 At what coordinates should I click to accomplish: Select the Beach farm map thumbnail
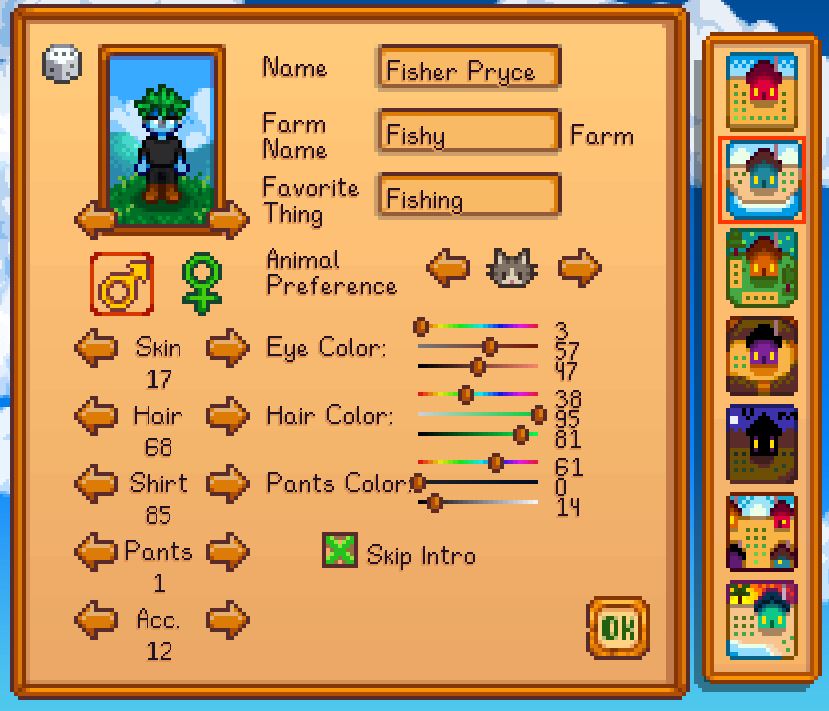click(762, 619)
